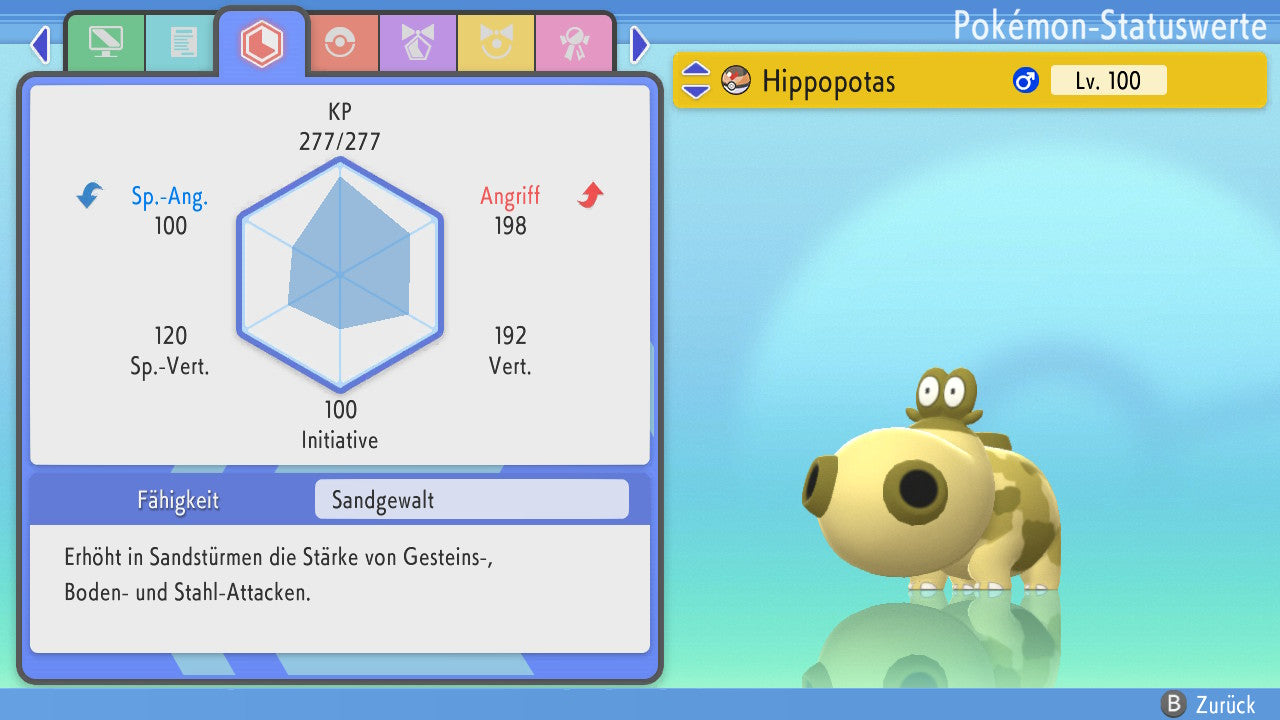Image resolution: width=1280 pixels, height=720 pixels.
Task: Switch to the purple bow contest tab
Action: 418,43
